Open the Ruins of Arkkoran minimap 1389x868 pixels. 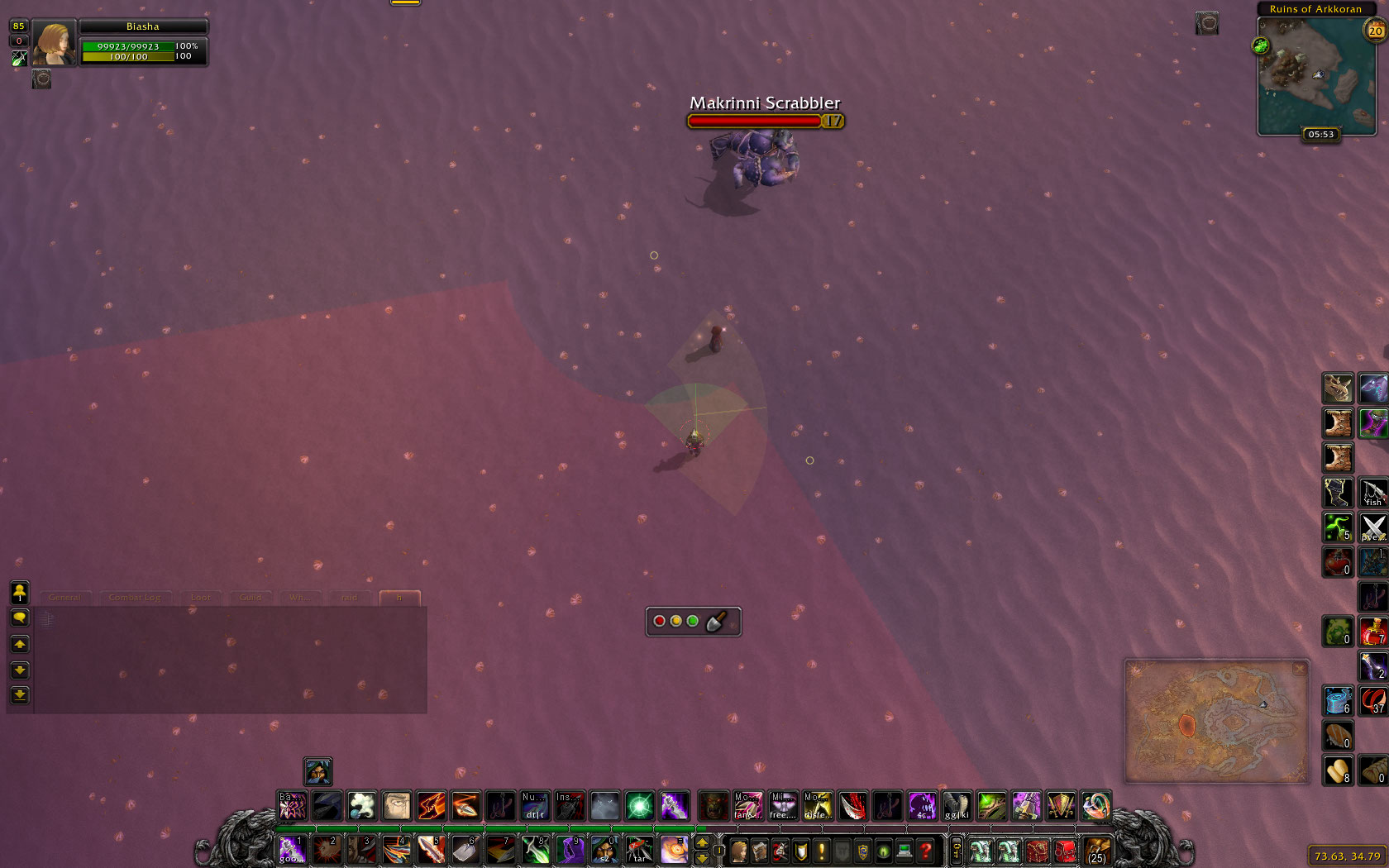(1315, 75)
